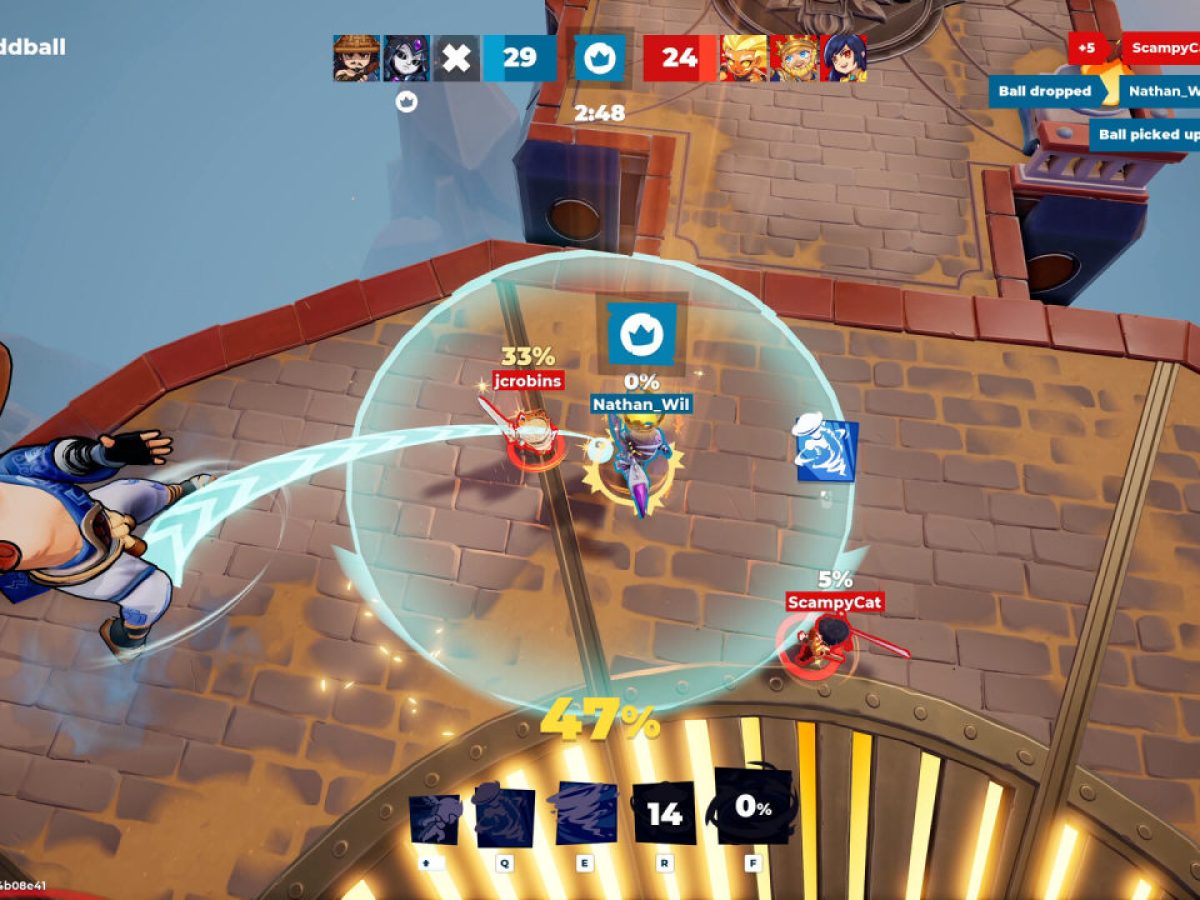Select the spiky yellow-haired enemy portrait
1200x900 pixels.
point(744,58)
